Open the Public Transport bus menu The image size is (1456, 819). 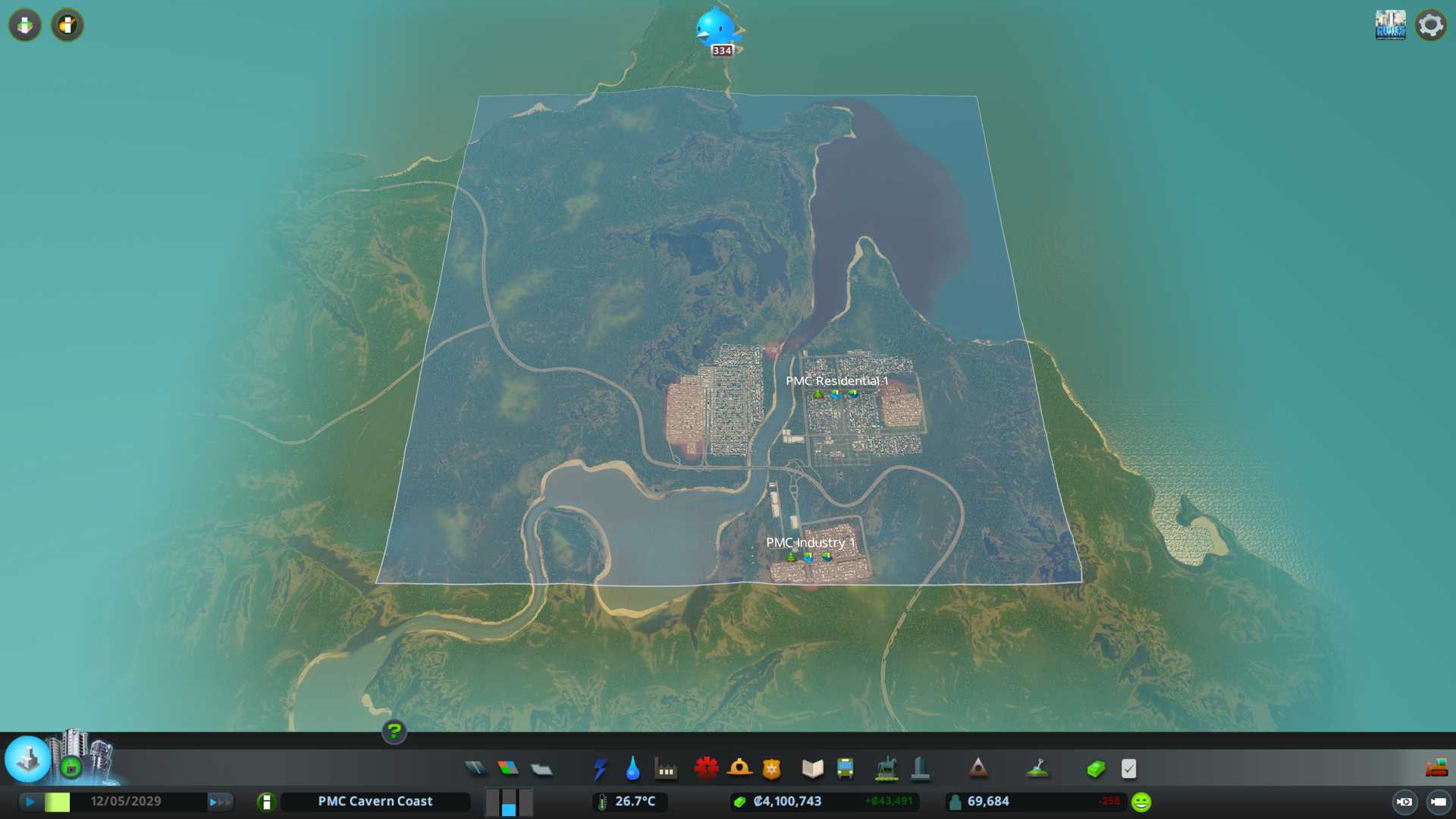pos(846,769)
